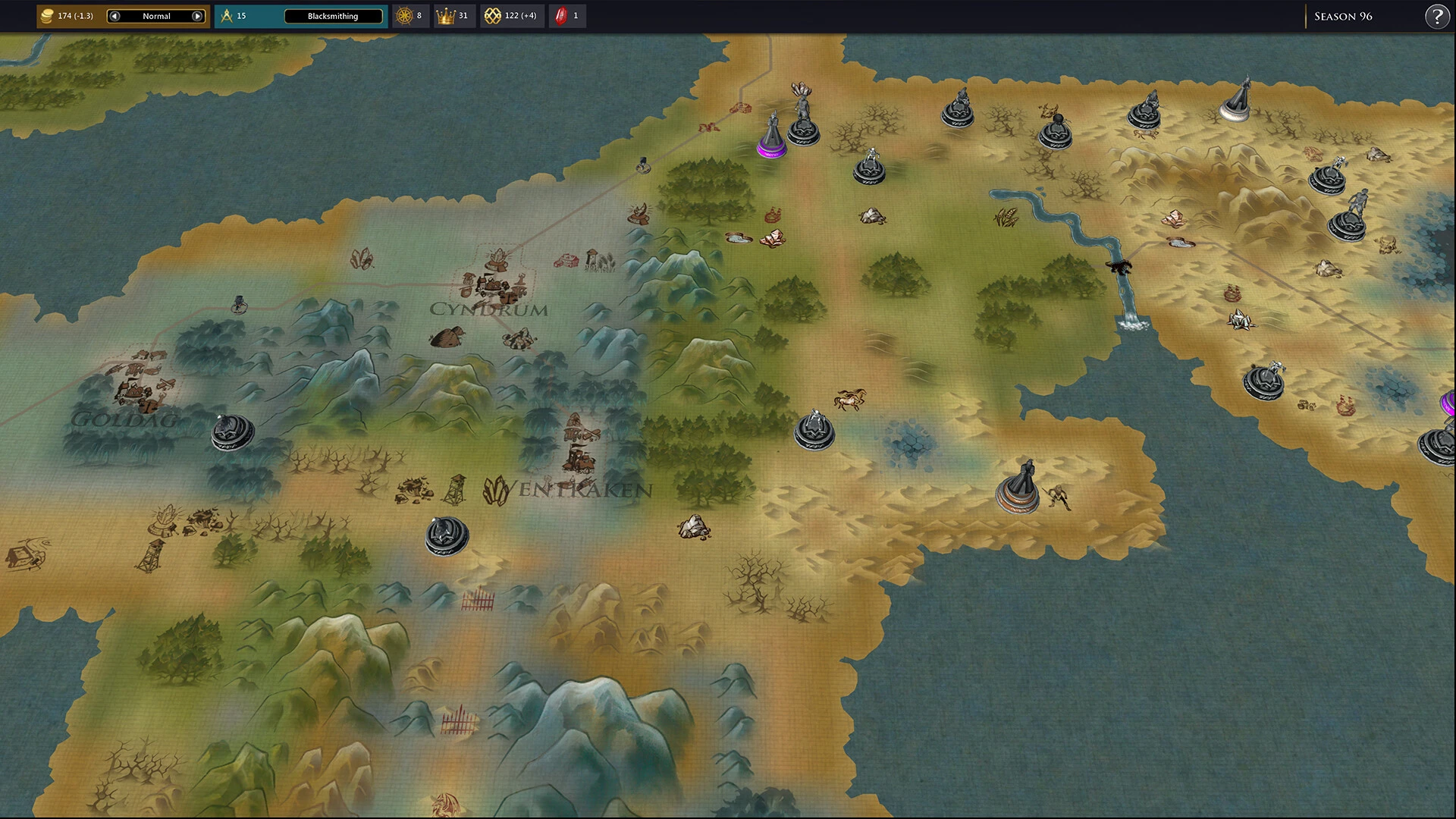Click the ship's wheel resource icon
This screenshot has height=819, width=1456.
pos(404,16)
